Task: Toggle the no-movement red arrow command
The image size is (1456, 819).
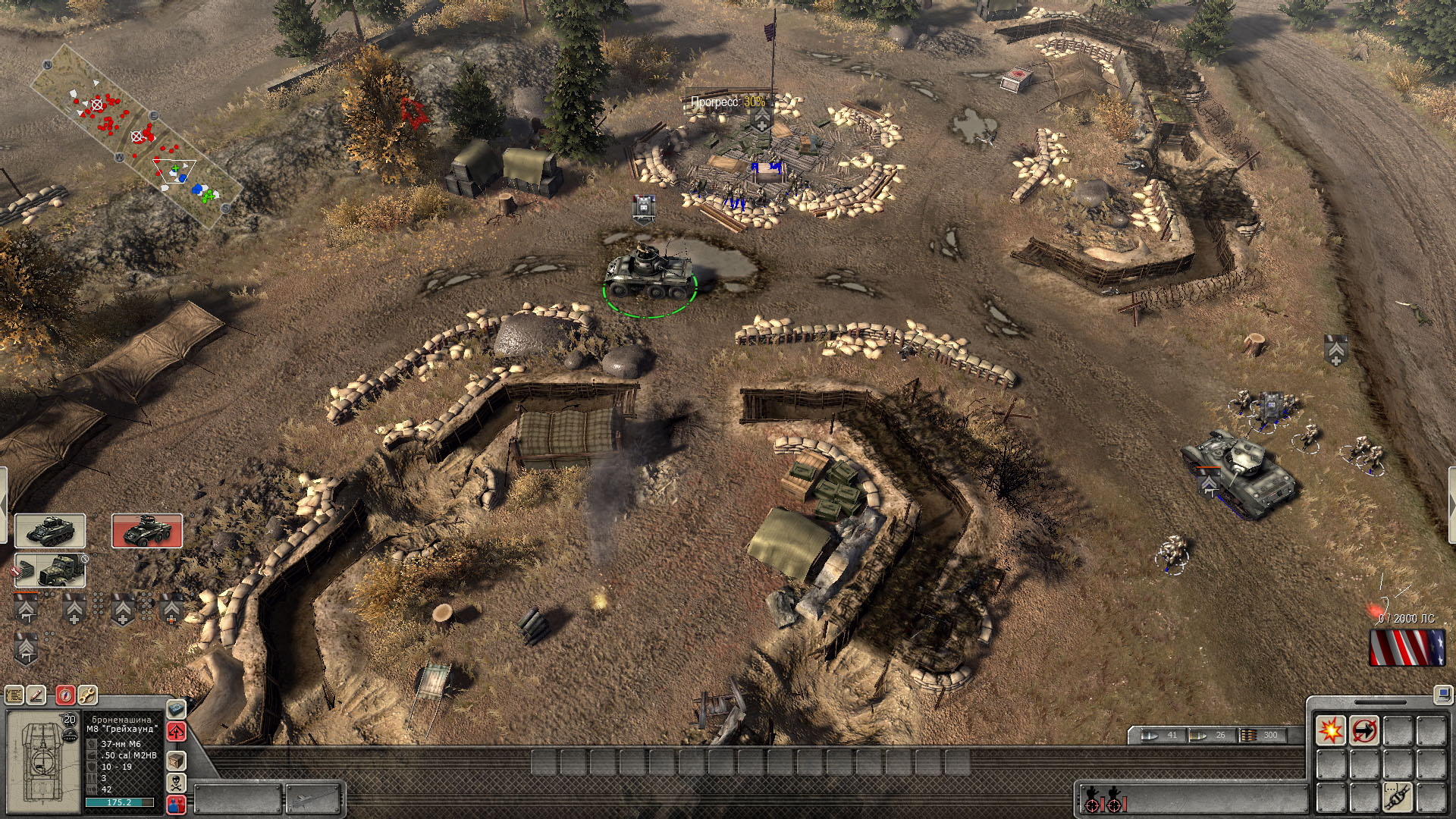Action: [x=1363, y=731]
